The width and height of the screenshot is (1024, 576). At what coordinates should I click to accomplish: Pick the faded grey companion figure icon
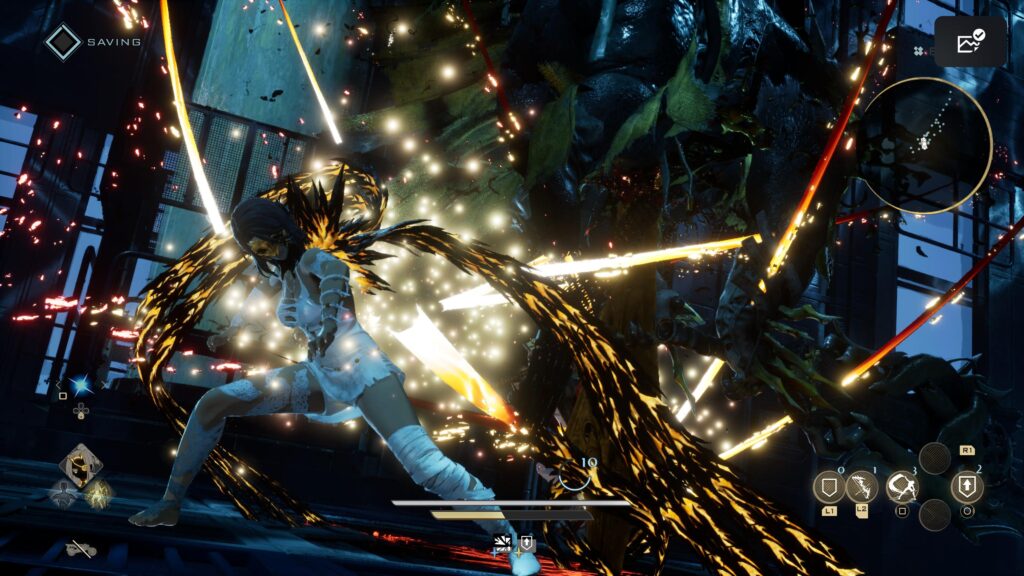coord(63,492)
